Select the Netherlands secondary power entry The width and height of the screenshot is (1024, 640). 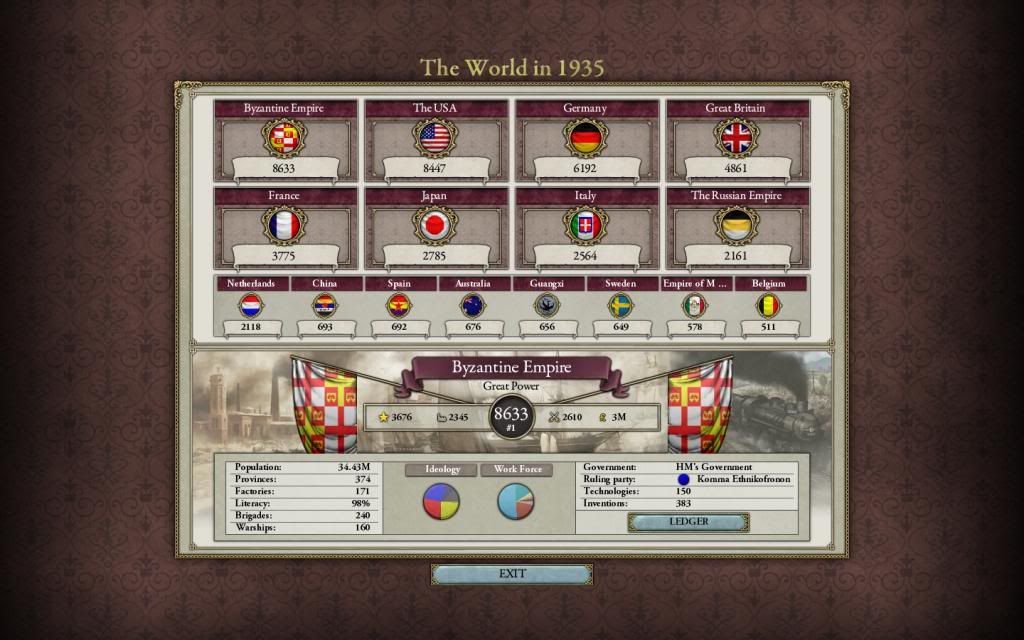click(x=251, y=306)
